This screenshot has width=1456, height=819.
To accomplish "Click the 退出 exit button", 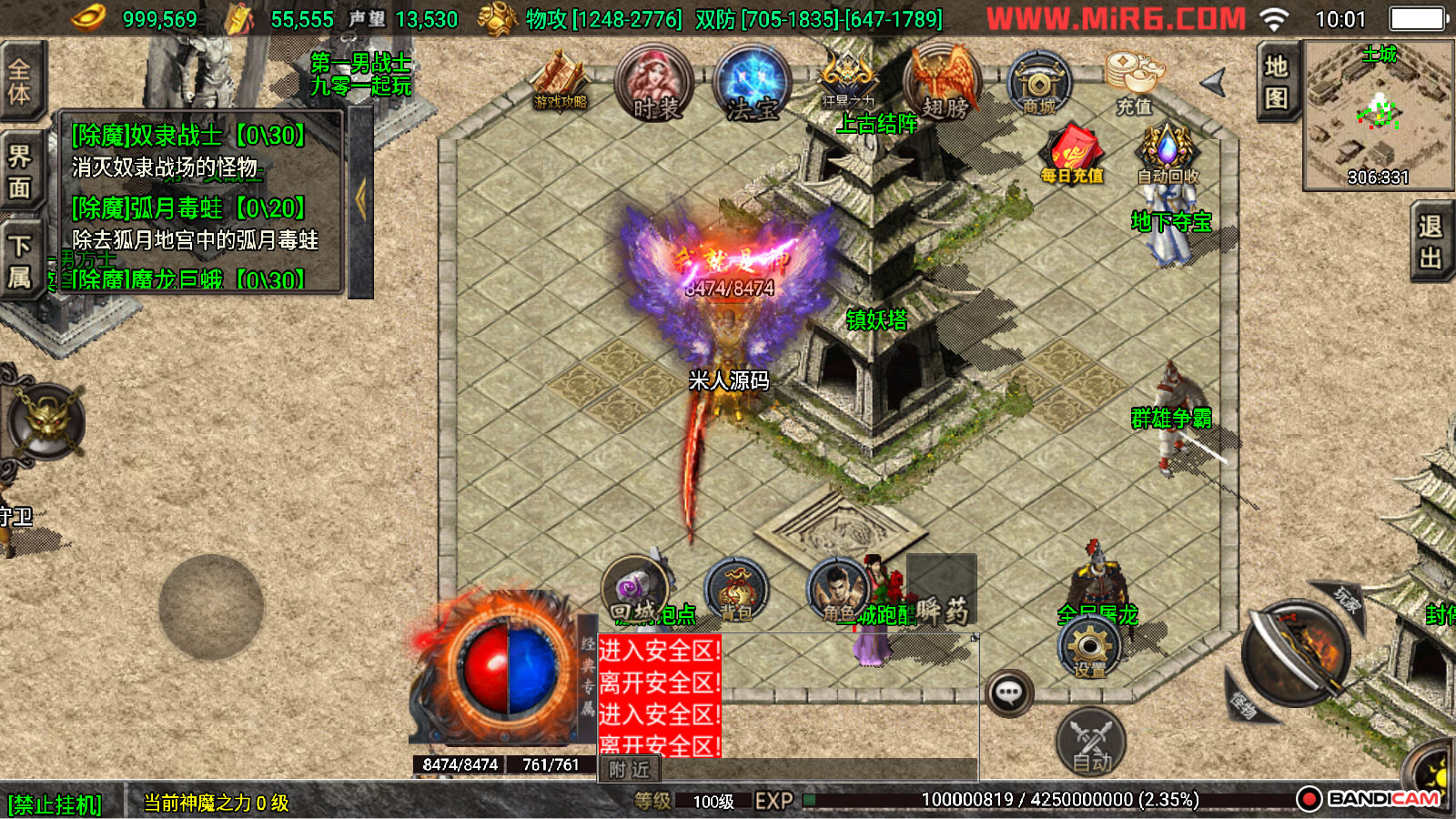I will [1431, 242].
